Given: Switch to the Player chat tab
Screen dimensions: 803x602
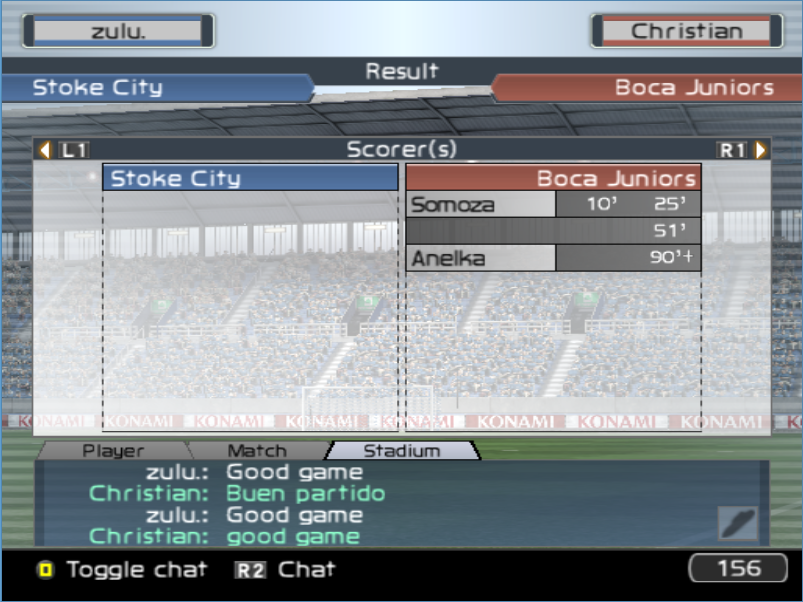Looking at the screenshot, I should point(113,451).
